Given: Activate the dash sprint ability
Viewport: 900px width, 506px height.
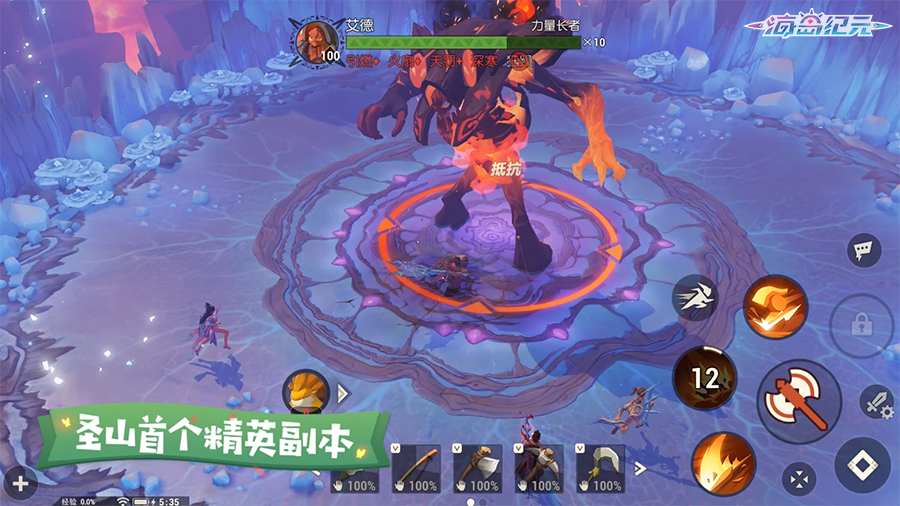Looking at the screenshot, I should 695,298.
